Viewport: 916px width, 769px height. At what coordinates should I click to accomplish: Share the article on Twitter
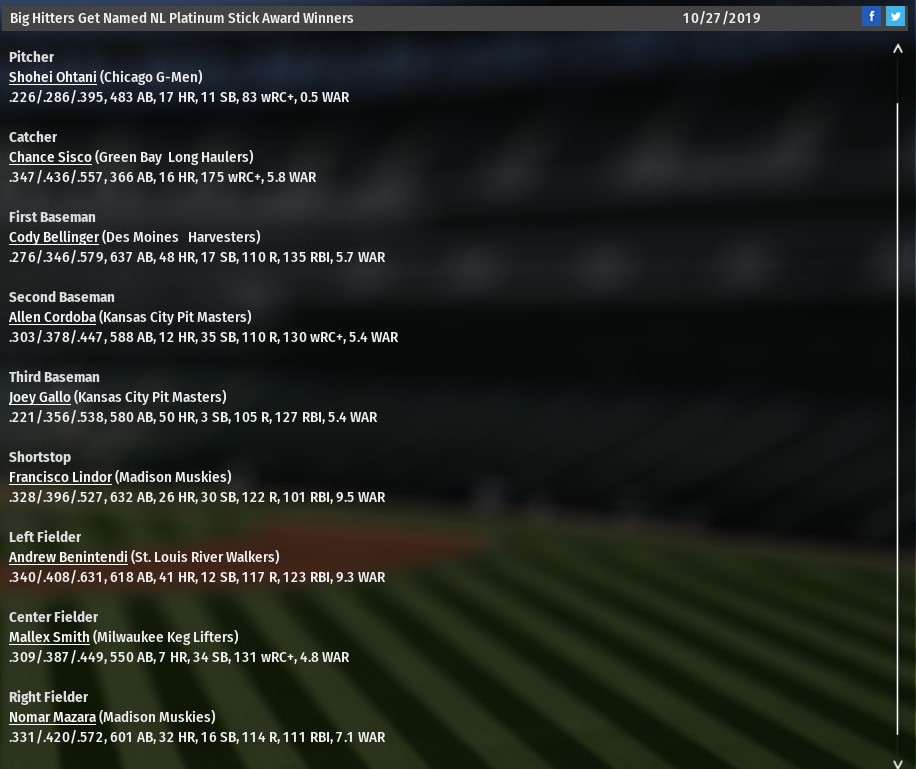(x=895, y=16)
